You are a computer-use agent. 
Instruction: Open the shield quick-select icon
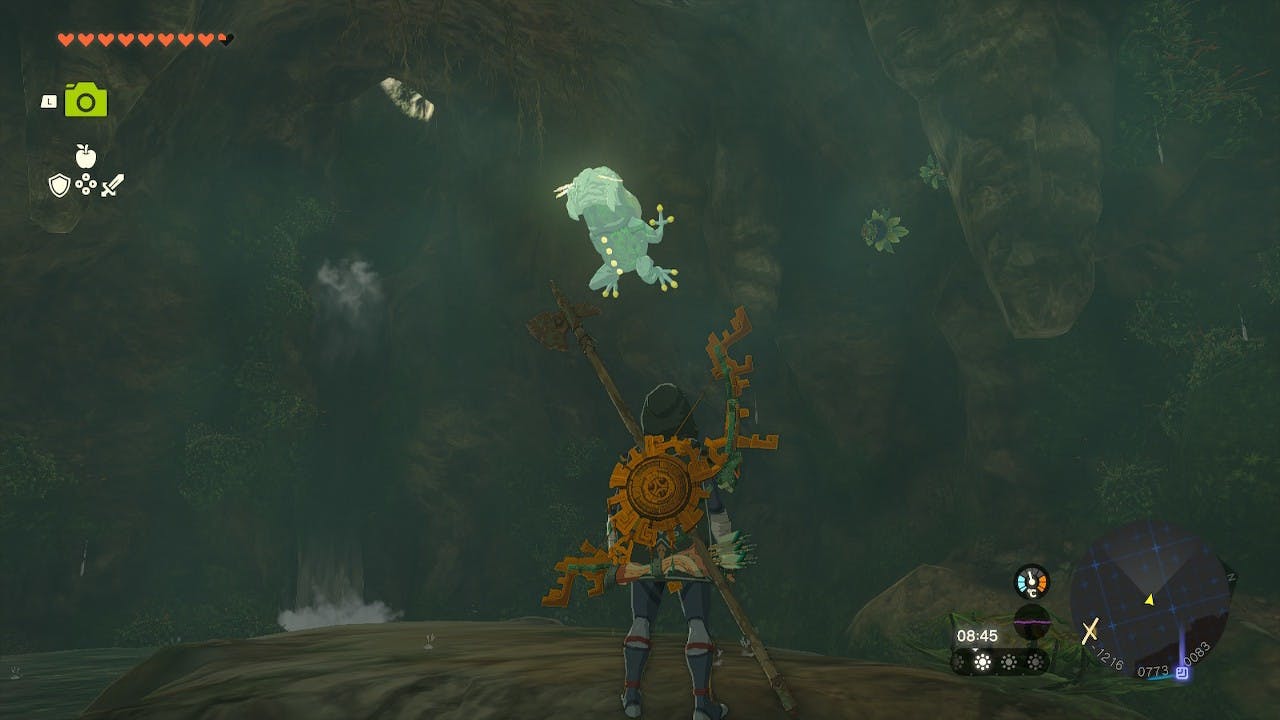(59, 185)
